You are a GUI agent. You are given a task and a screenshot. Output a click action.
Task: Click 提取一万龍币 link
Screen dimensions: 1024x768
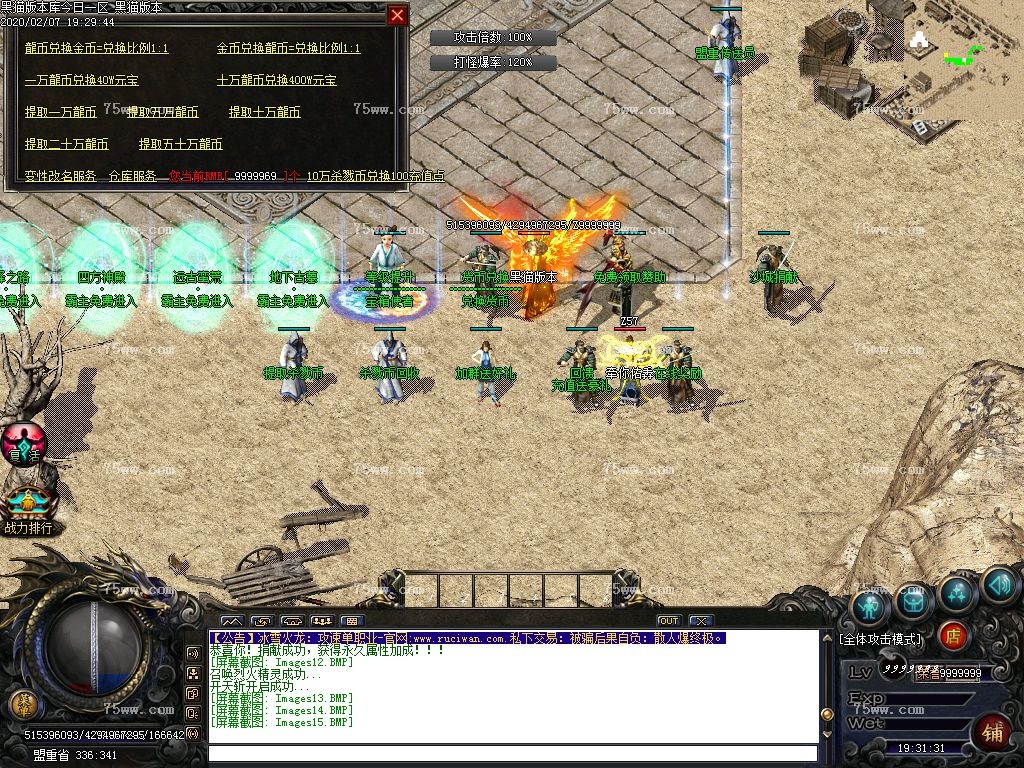61,112
